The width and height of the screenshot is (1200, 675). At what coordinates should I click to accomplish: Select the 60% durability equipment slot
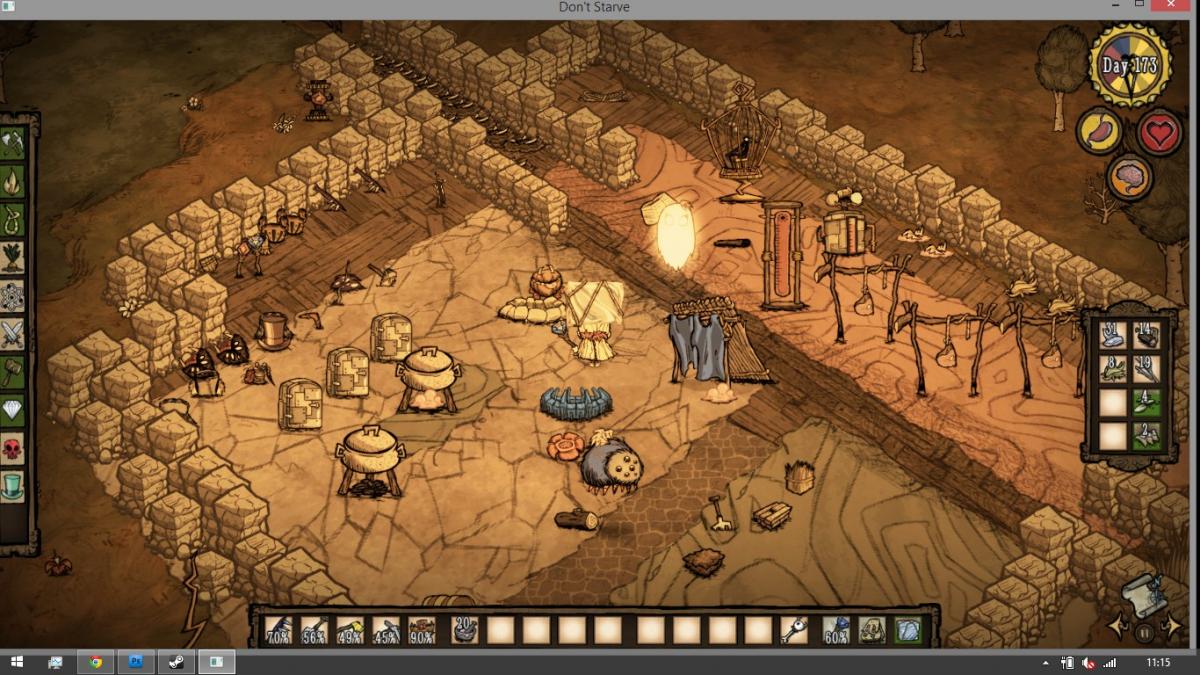836,630
